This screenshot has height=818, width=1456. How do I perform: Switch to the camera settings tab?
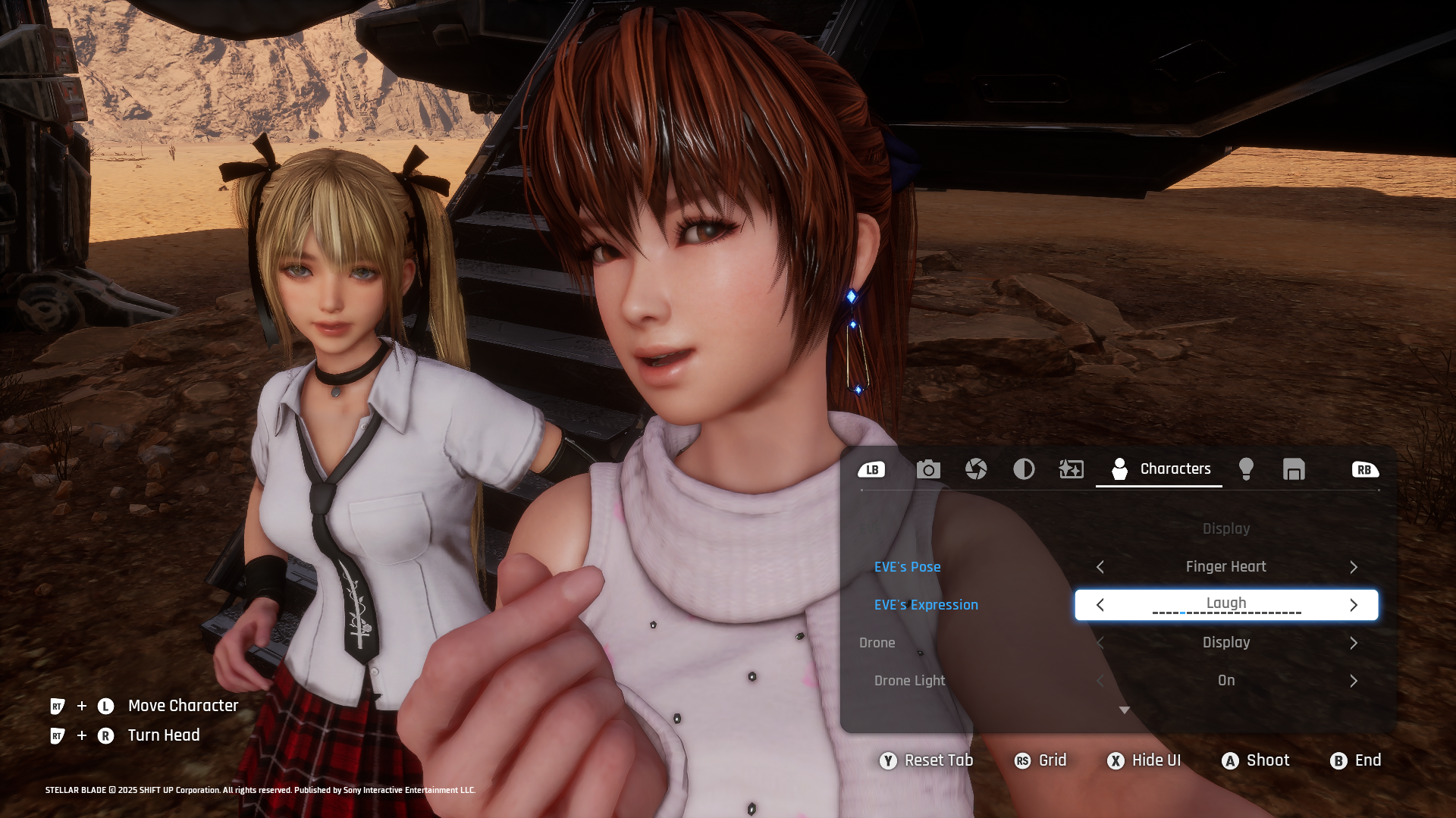(x=928, y=469)
